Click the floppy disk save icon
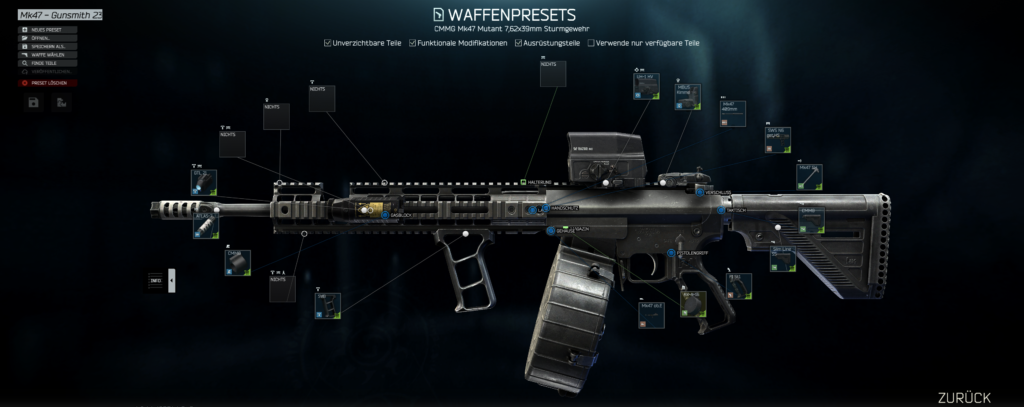This screenshot has width=1024, height=407. click(x=34, y=102)
